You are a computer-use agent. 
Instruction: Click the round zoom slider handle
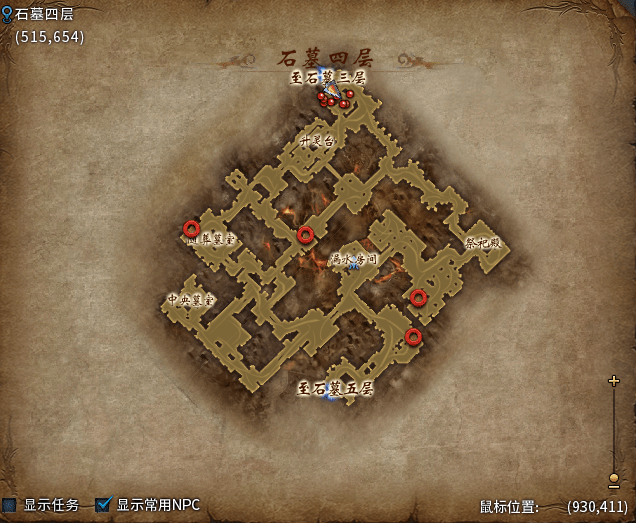click(x=614, y=478)
